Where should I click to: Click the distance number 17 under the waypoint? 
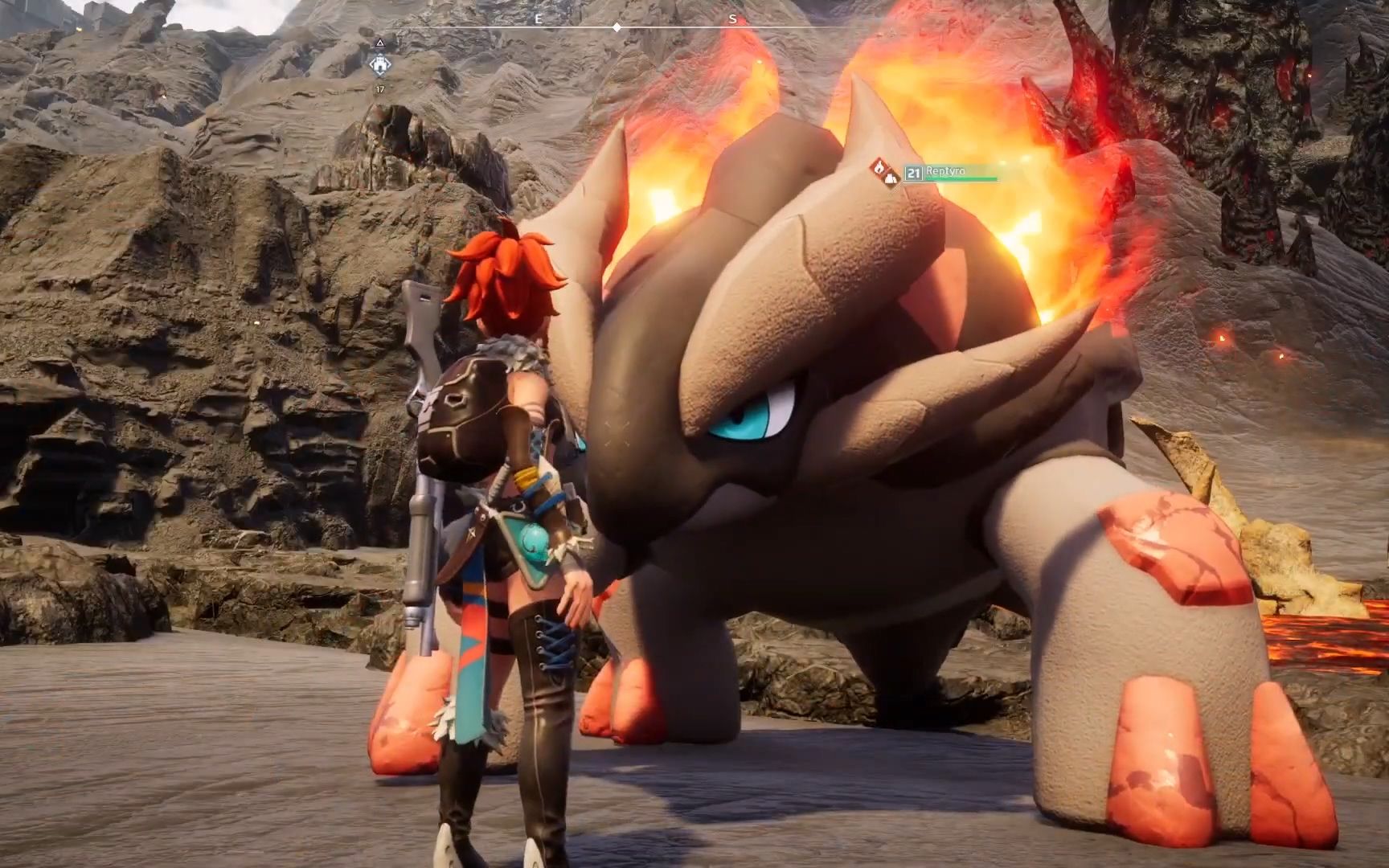tap(380, 89)
